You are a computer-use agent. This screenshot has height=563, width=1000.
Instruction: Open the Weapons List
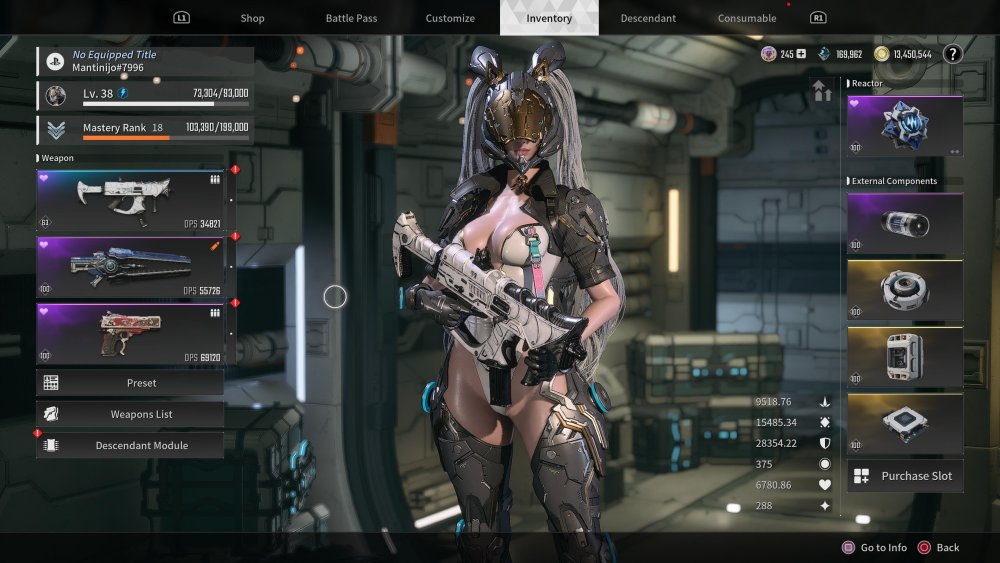tap(131, 414)
